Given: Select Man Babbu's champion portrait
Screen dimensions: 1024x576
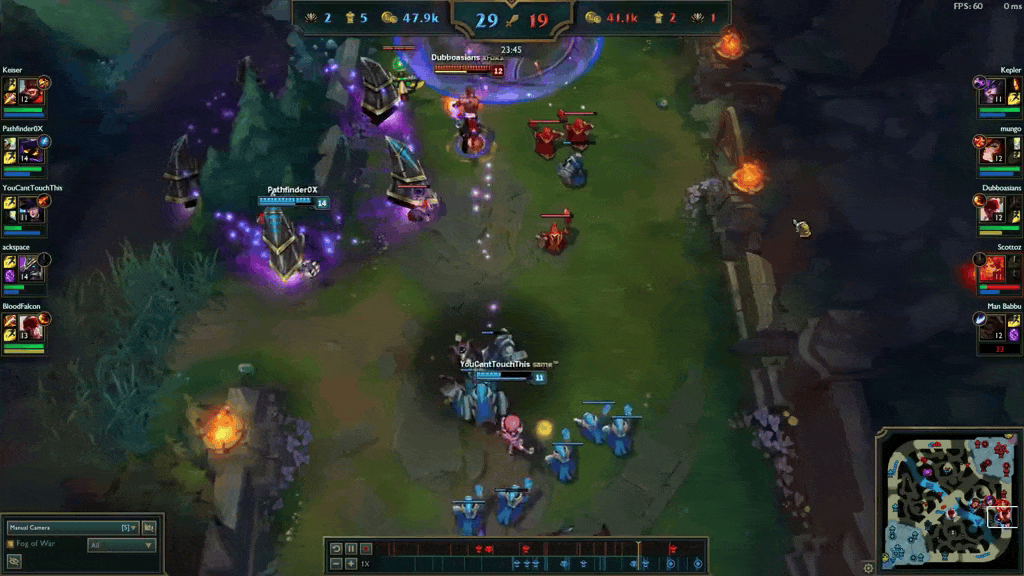Looking at the screenshot, I should tap(993, 326).
